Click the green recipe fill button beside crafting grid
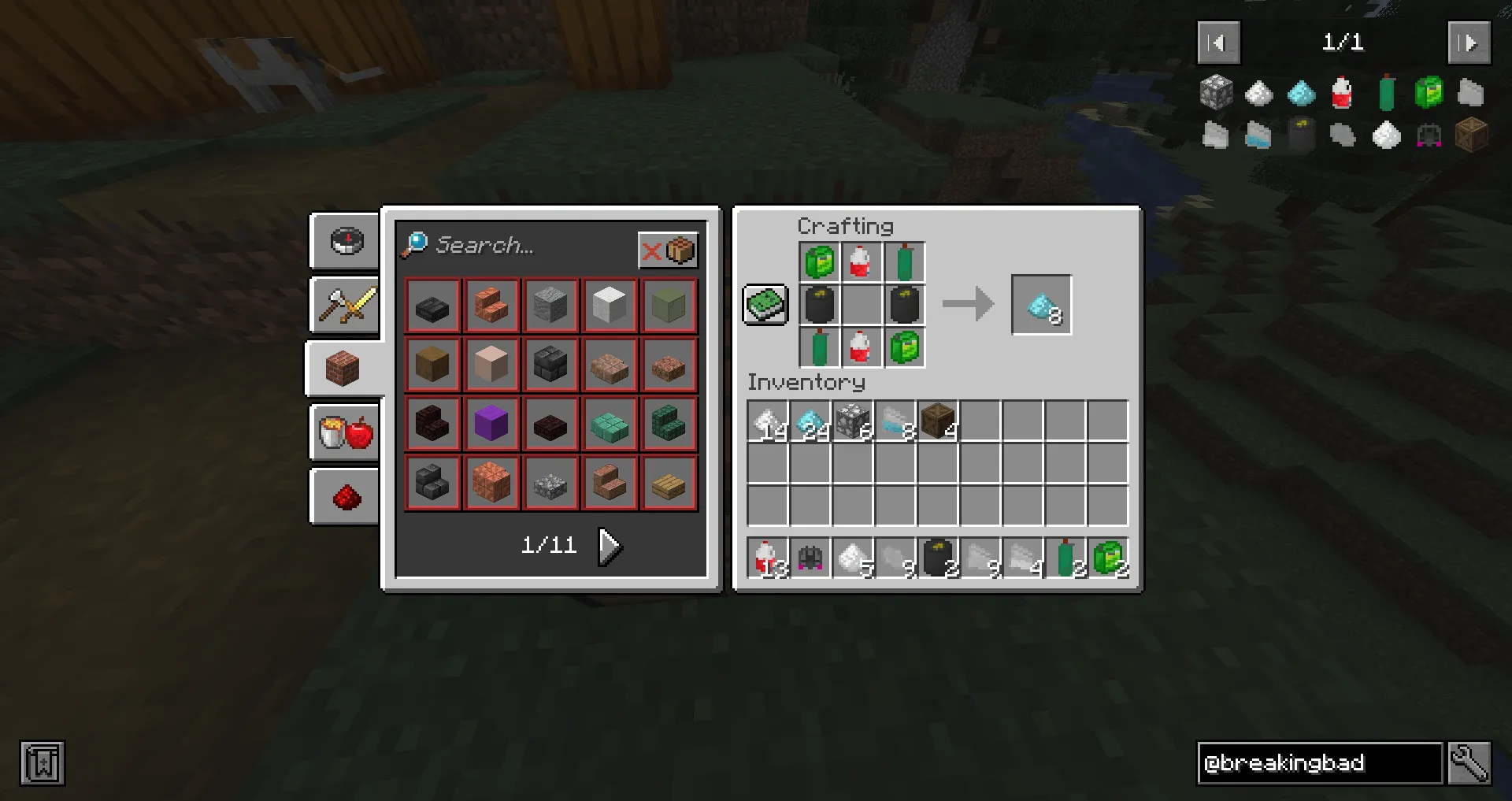Image resolution: width=1512 pixels, height=801 pixels. click(765, 304)
